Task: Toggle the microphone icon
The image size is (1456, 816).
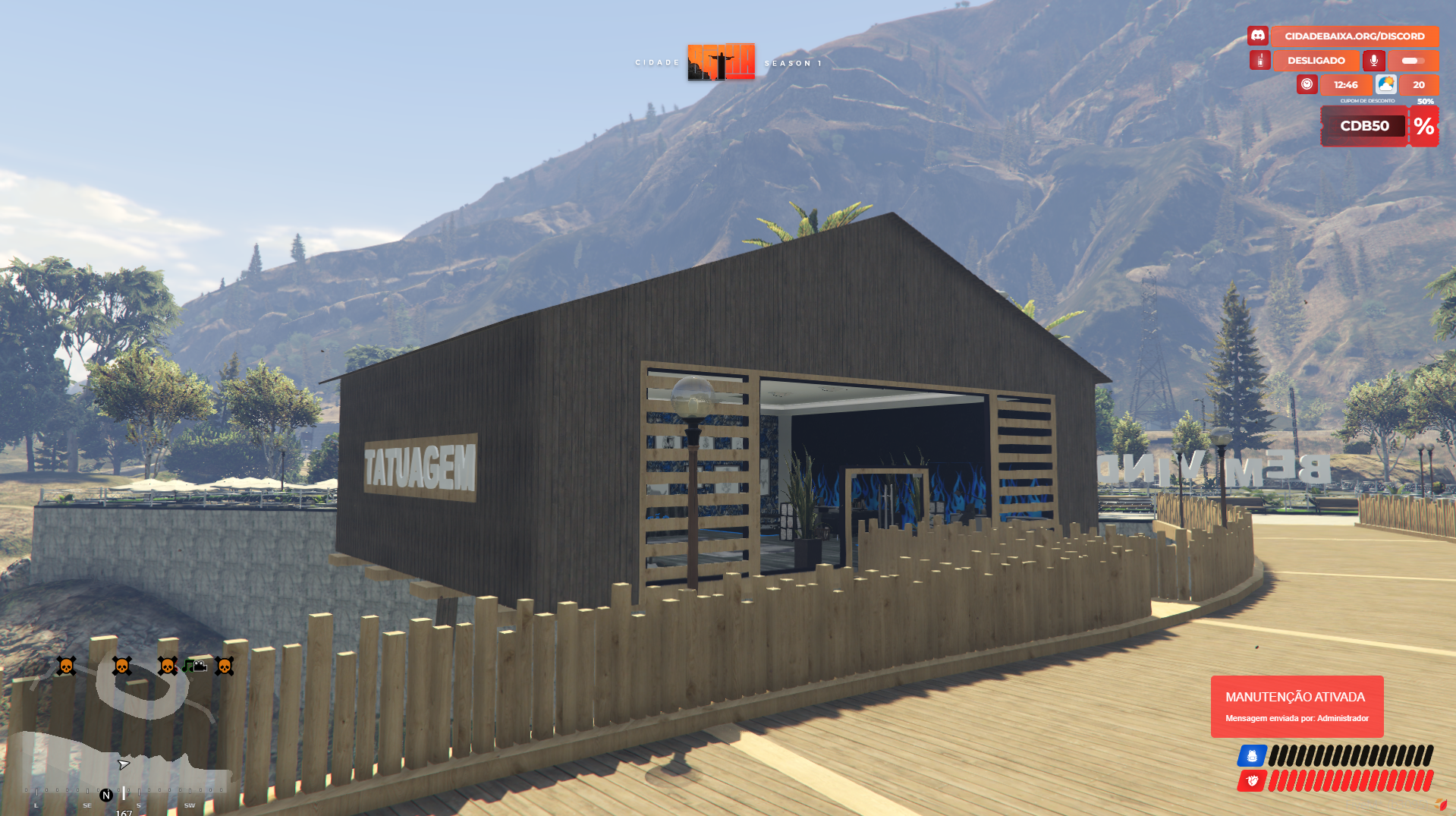Action: click(x=1373, y=60)
